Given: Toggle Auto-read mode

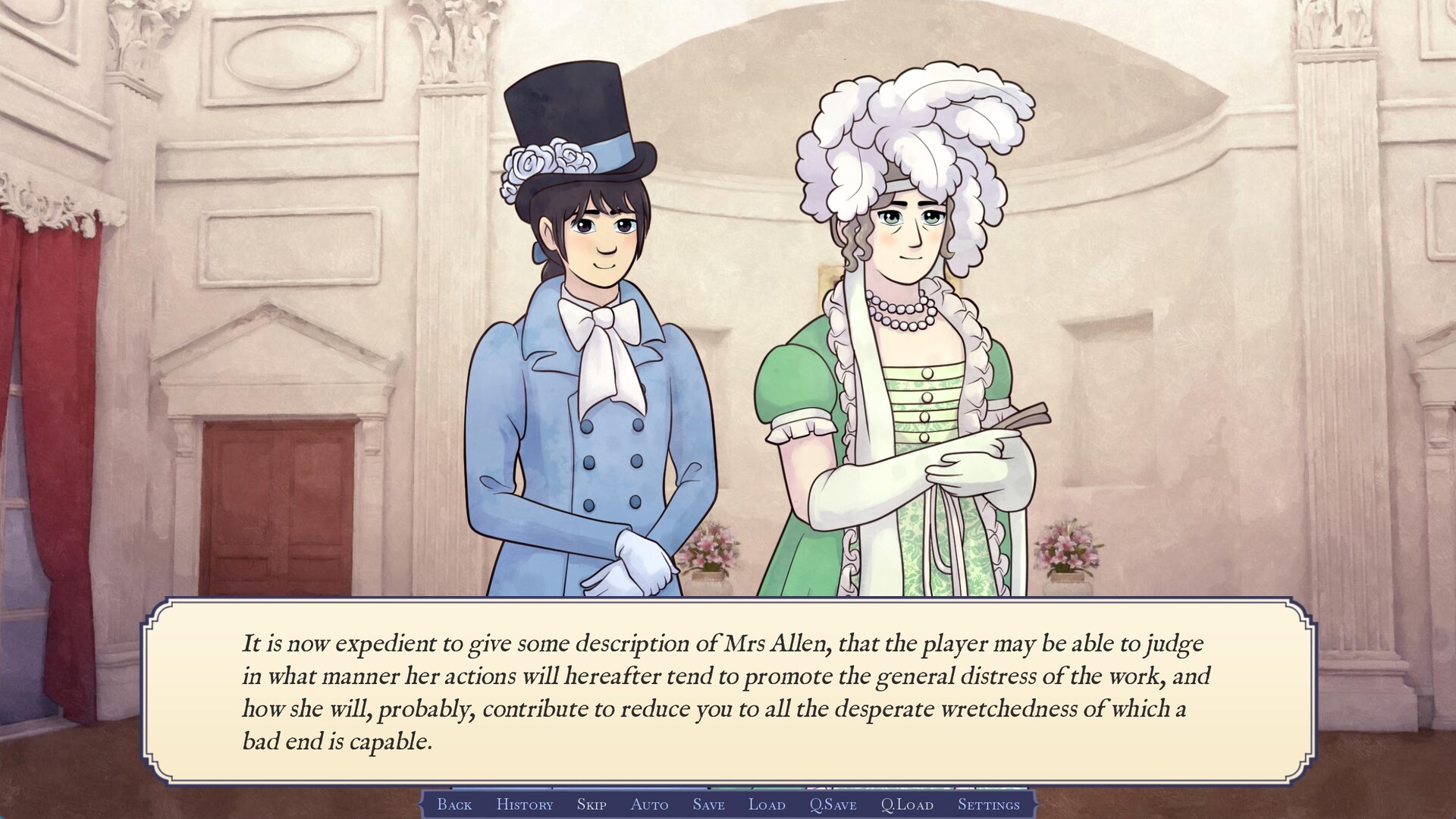Looking at the screenshot, I should 649,805.
